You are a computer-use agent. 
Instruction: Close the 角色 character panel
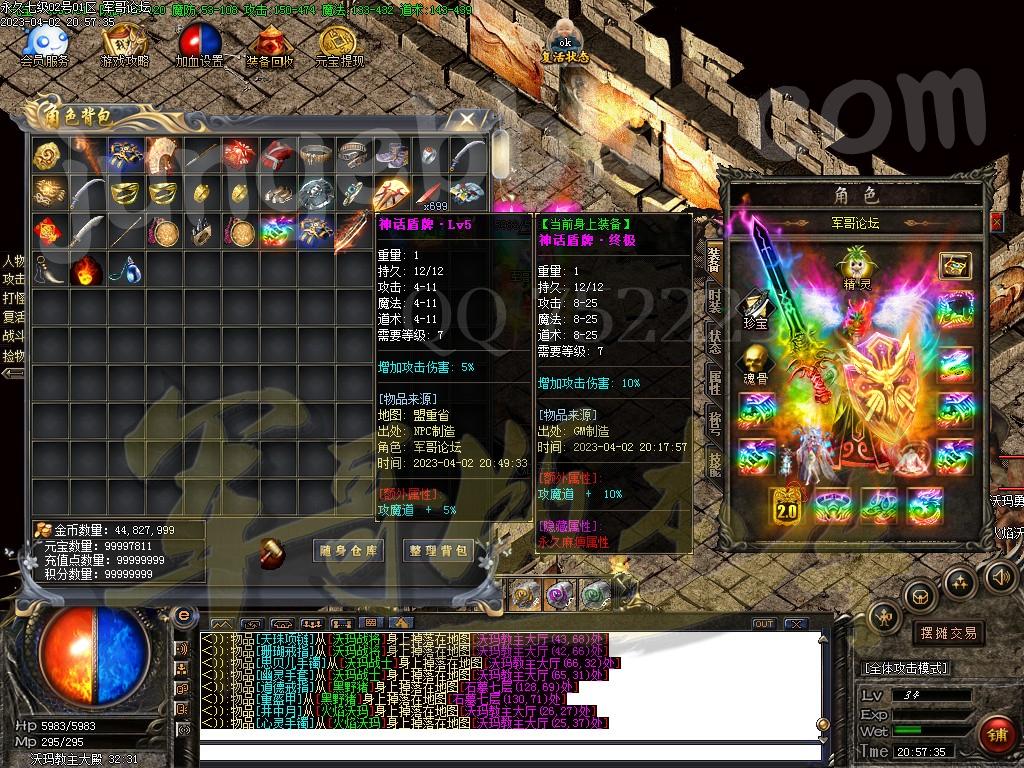coord(996,221)
